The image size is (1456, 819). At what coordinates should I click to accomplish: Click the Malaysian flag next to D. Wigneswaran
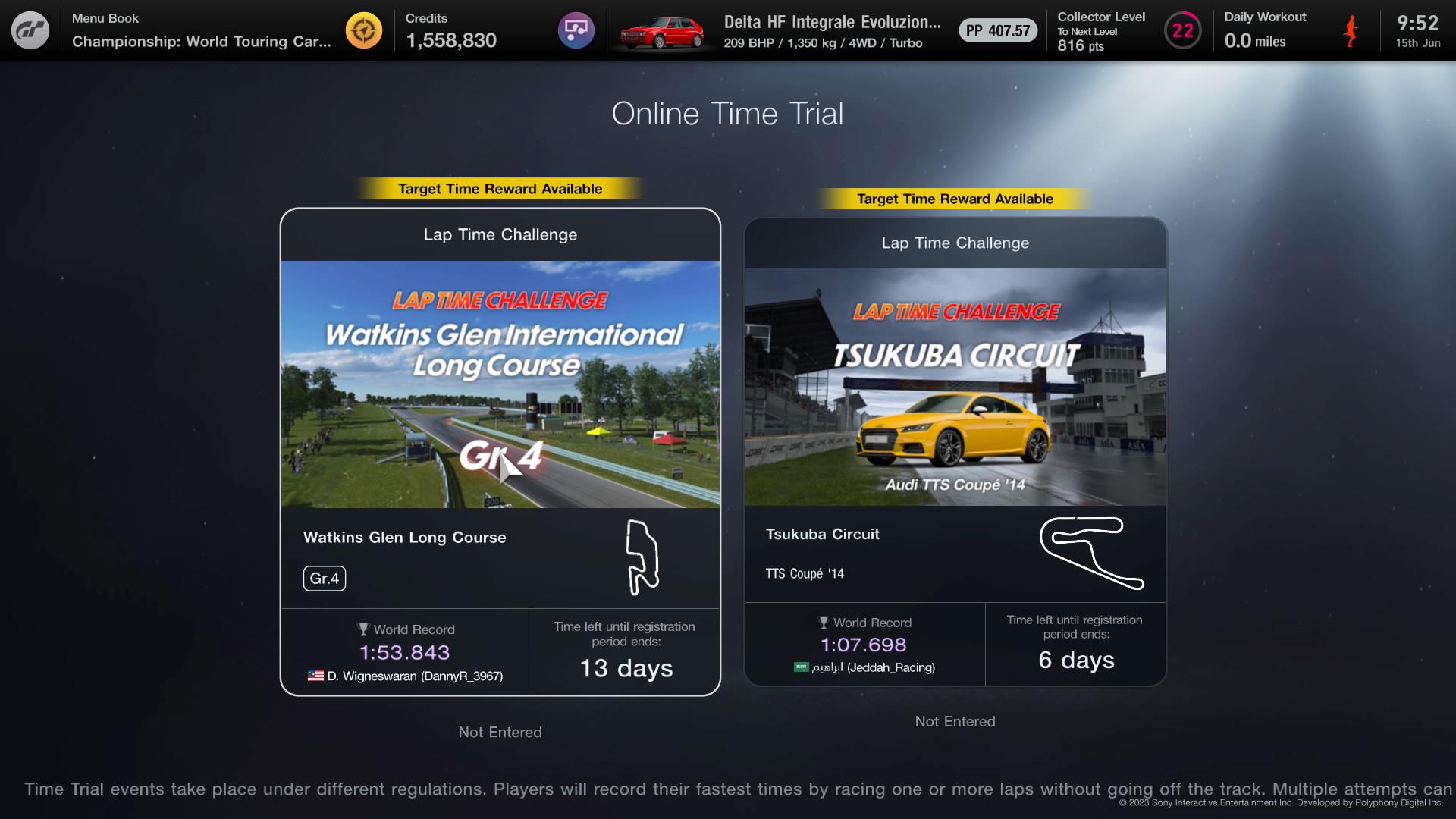click(x=315, y=675)
